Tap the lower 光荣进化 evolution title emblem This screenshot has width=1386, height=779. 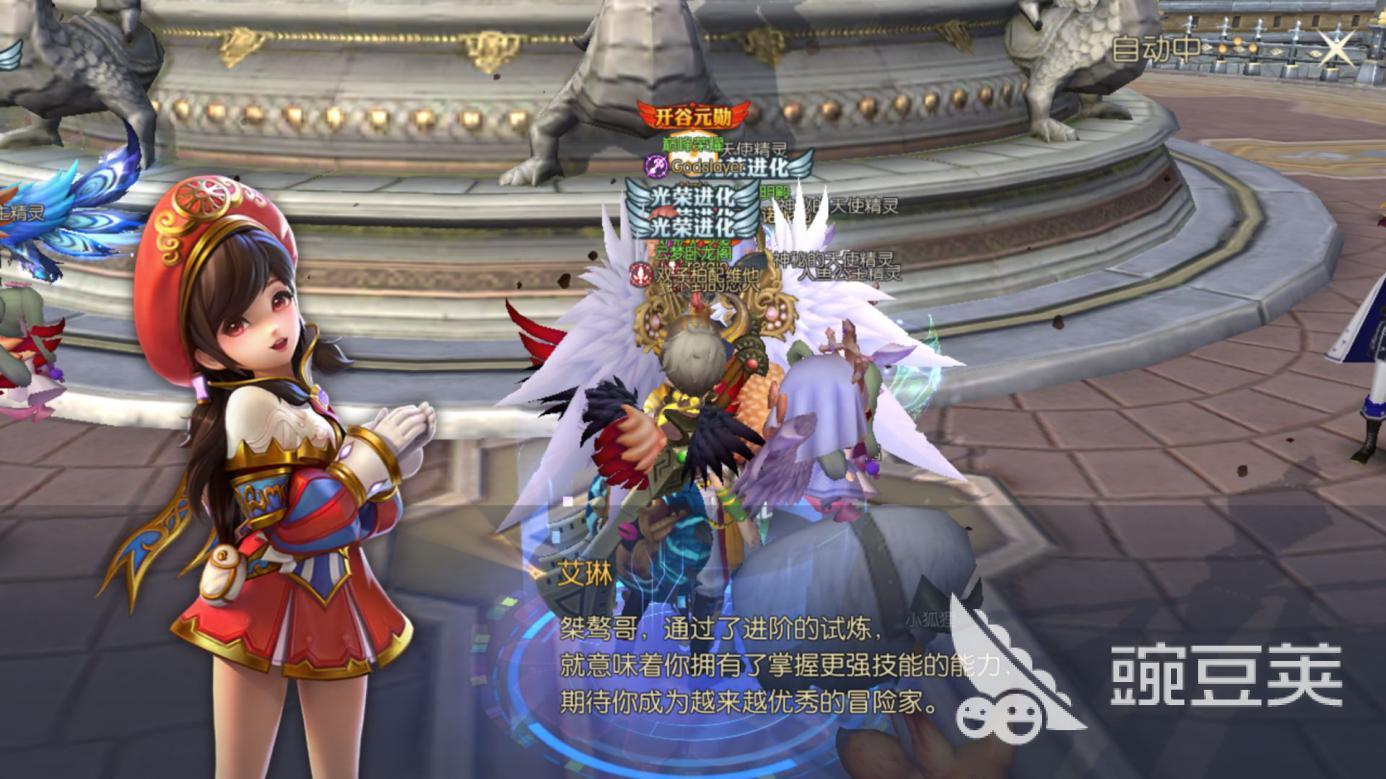coord(693,226)
